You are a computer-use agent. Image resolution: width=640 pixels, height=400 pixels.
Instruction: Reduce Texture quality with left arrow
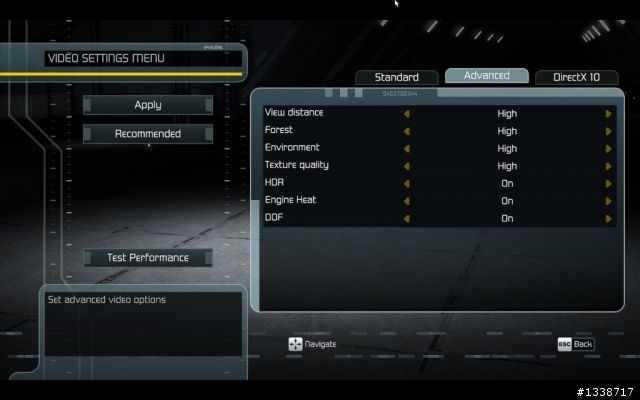(x=407, y=166)
